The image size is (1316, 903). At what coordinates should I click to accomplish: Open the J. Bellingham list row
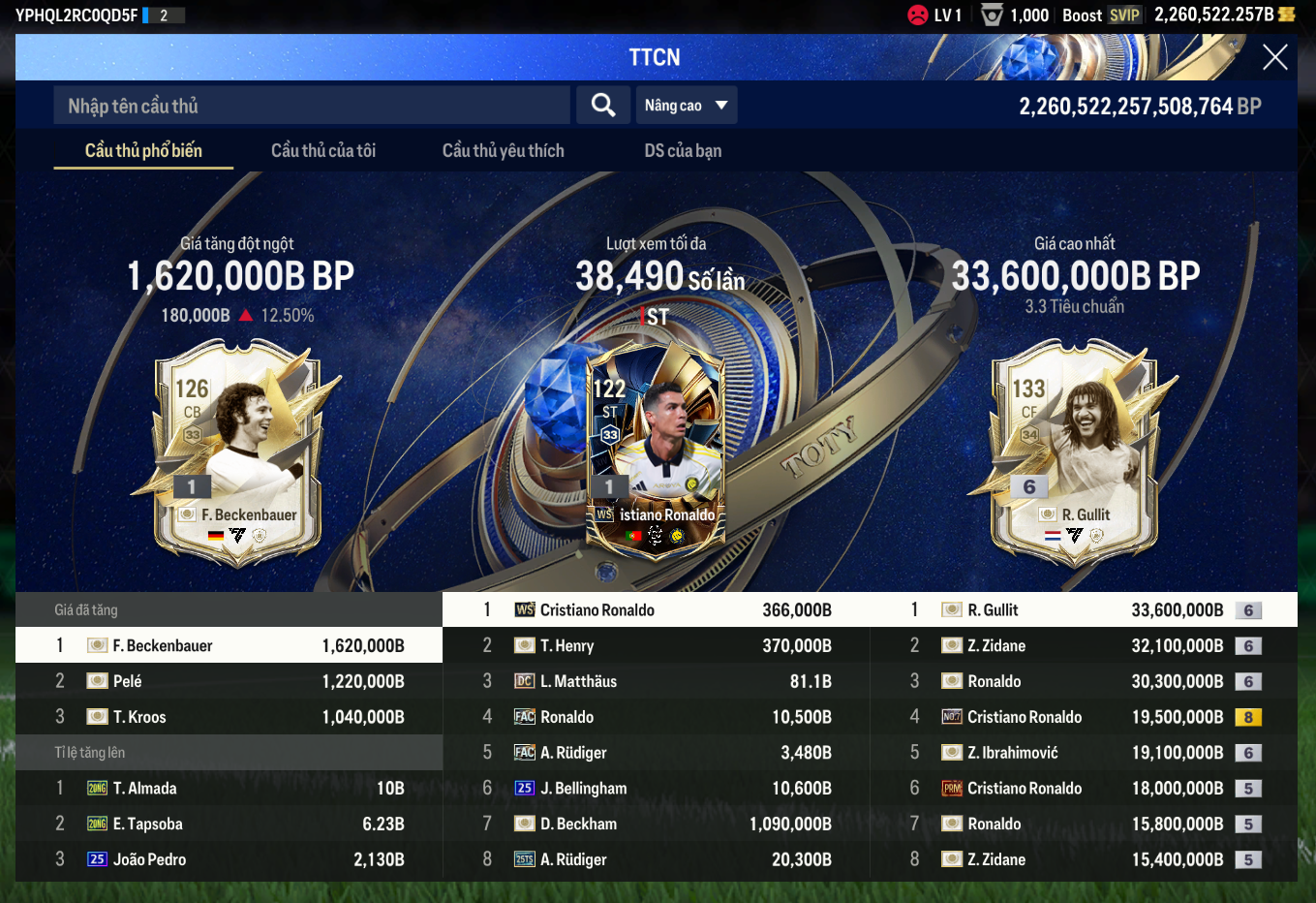click(656, 789)
